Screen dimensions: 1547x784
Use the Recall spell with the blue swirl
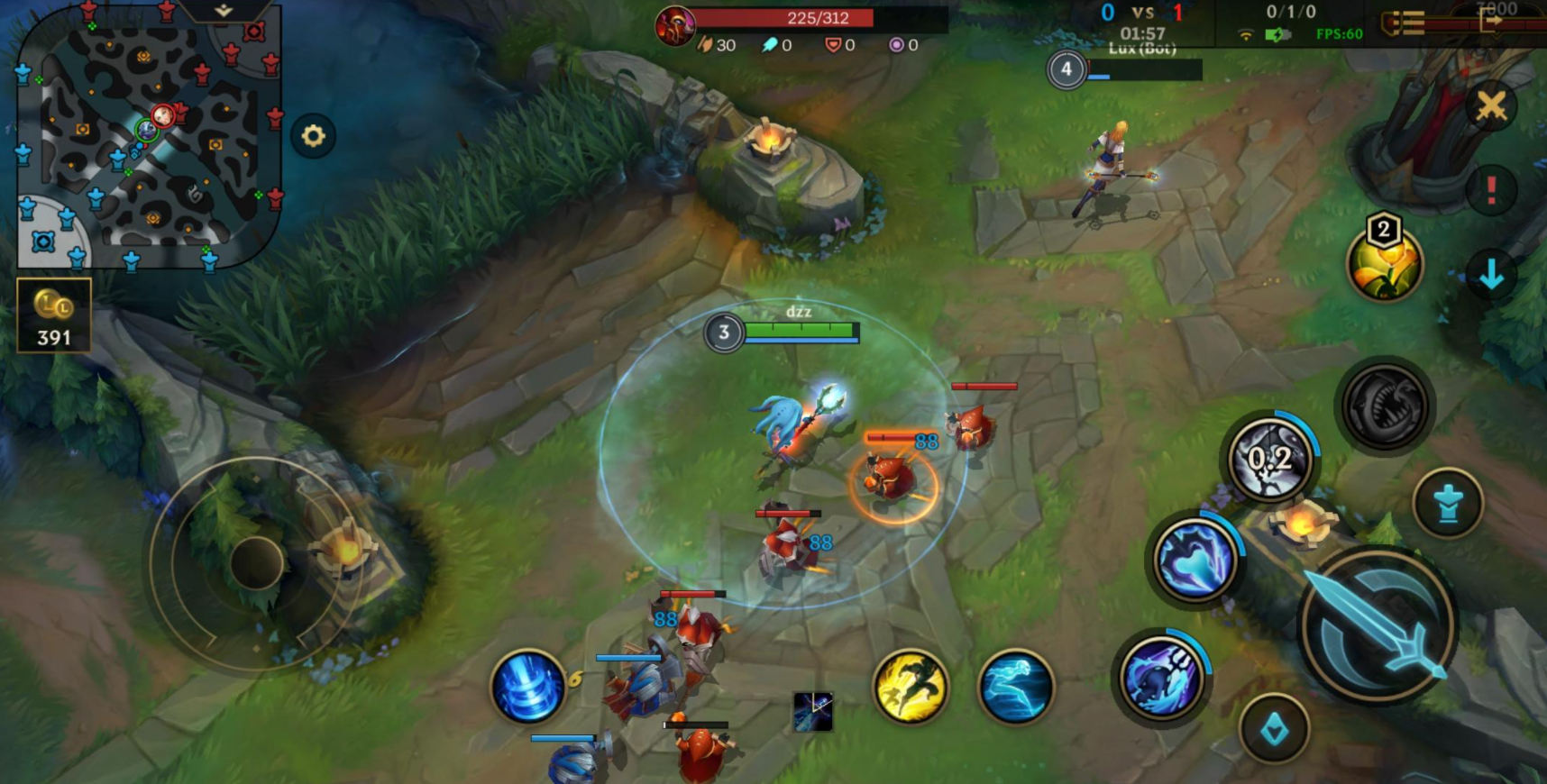(x=527, y=687)
